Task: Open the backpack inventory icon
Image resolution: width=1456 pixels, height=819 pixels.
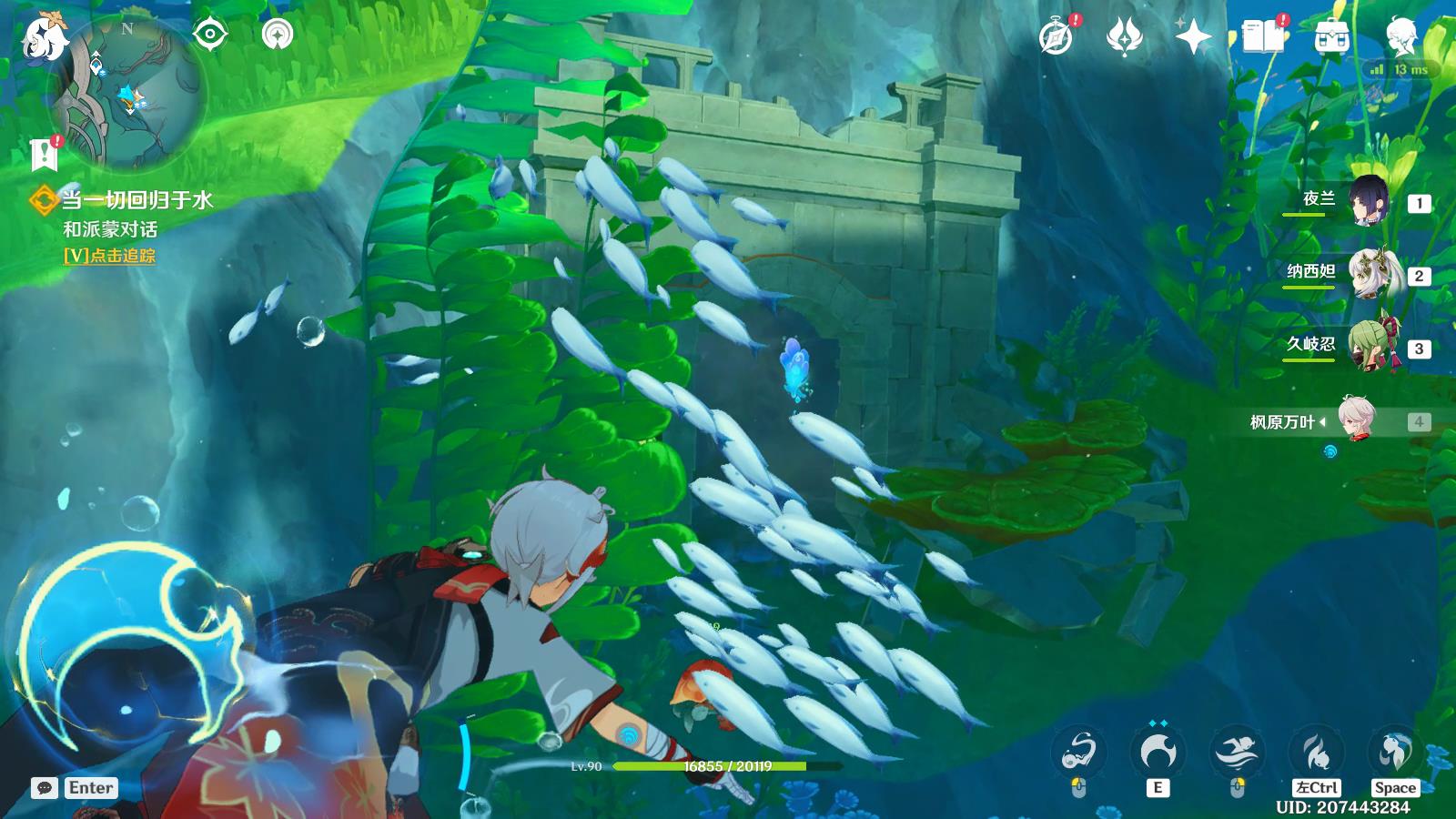Action: (1331, 37)
